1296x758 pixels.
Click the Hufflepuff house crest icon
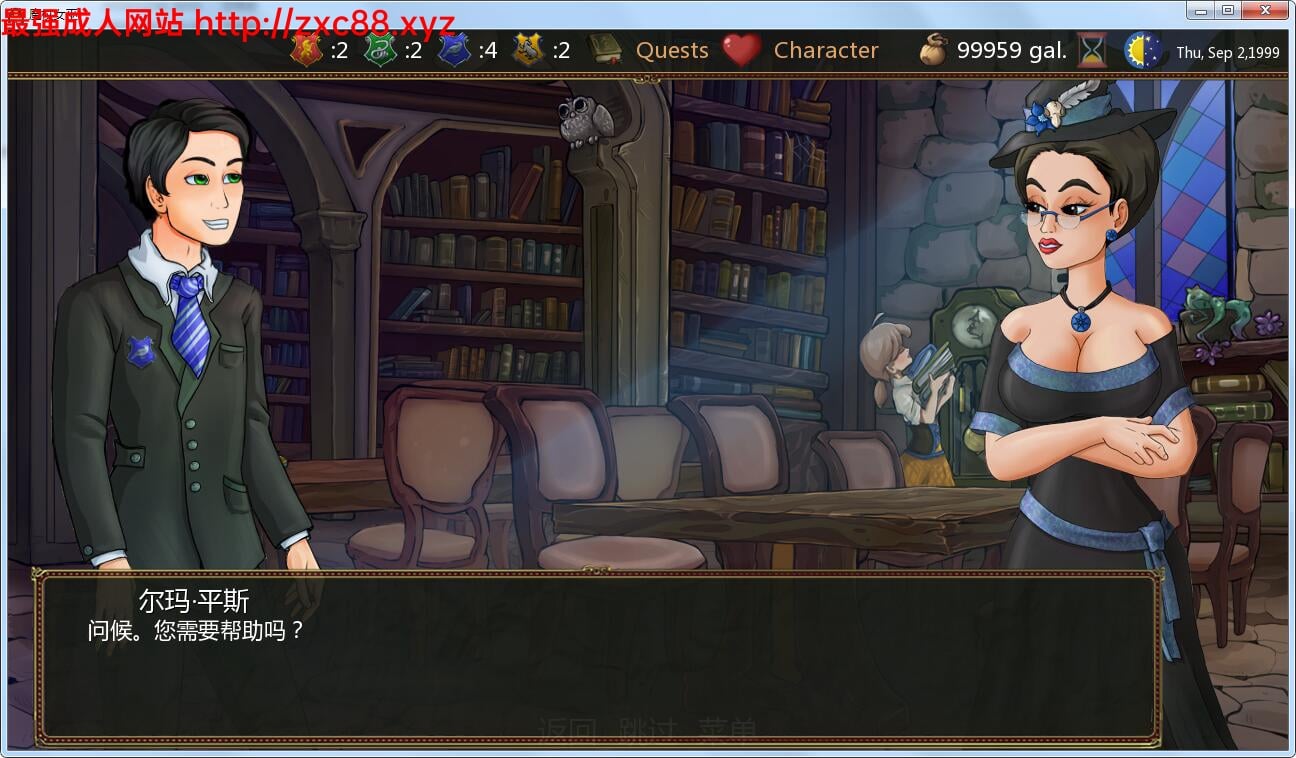tap(527, 50)
